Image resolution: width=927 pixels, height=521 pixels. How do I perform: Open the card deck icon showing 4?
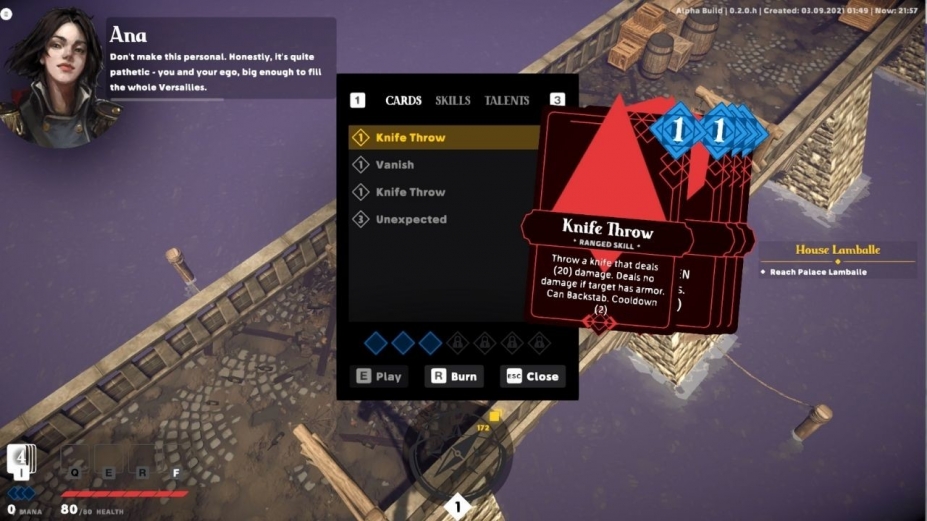(x=22, y=460)
